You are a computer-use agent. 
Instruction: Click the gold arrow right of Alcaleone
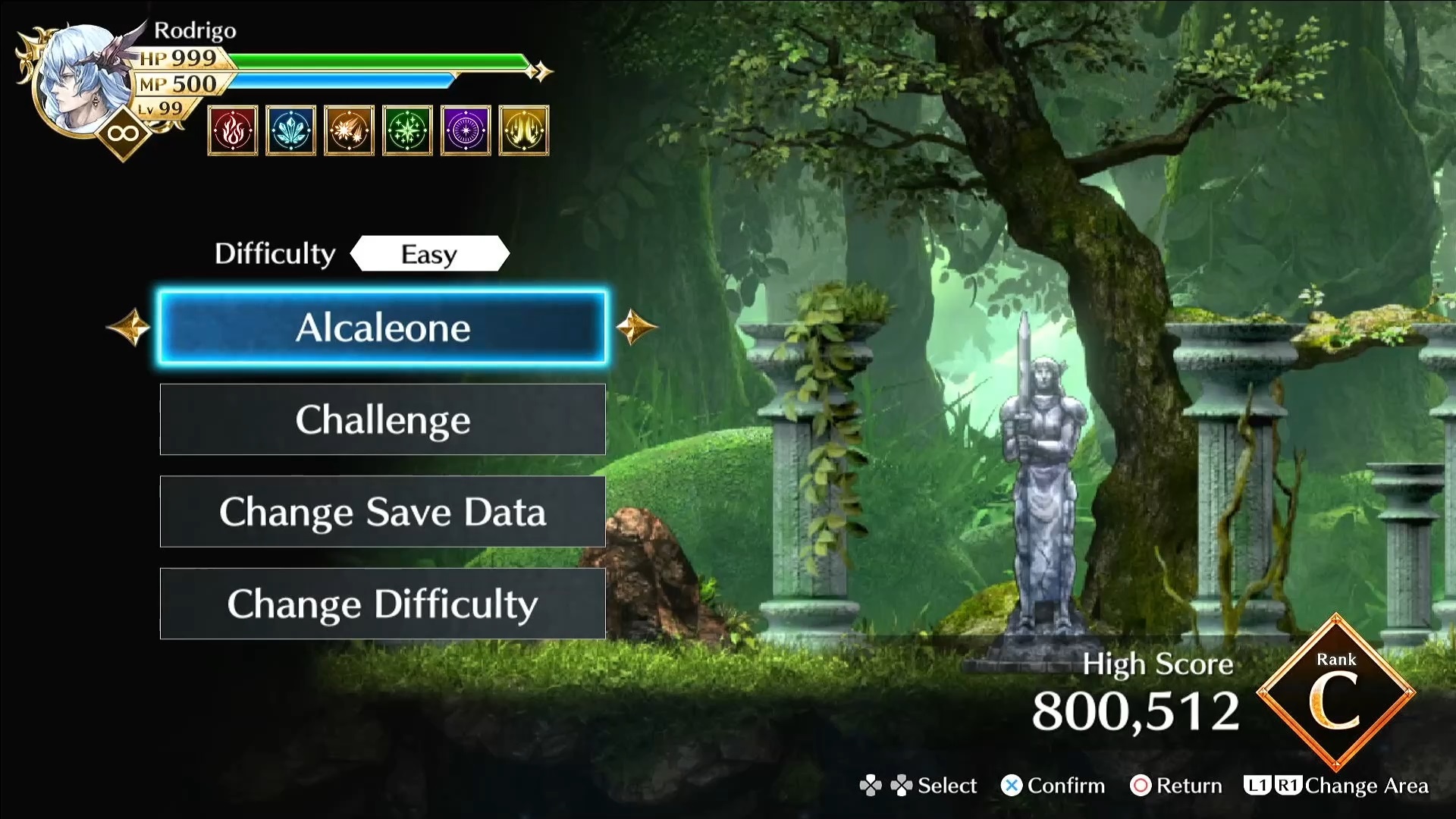pyautogui.click(x=635, y=328)
